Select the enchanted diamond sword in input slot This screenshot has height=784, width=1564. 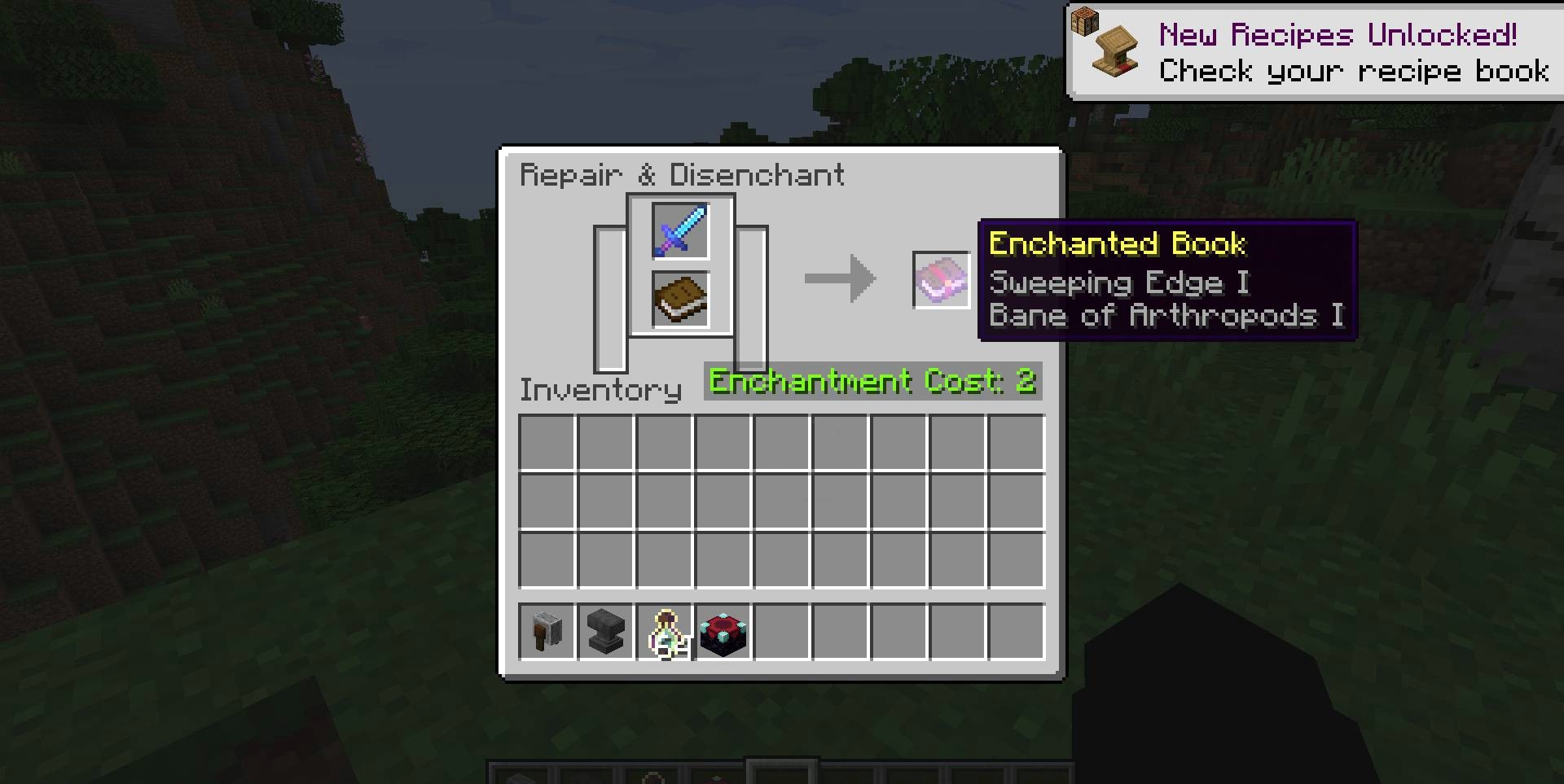pos(681,231)
